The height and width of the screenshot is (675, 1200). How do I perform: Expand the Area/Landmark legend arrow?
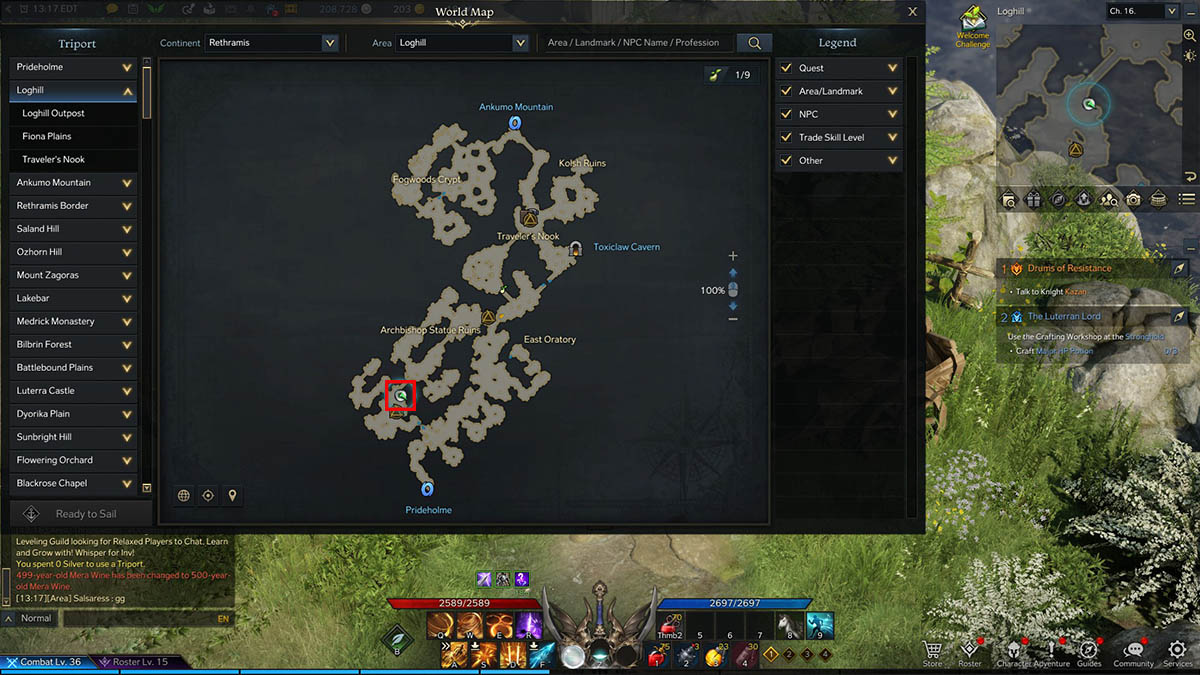click(x=892, y=91)
